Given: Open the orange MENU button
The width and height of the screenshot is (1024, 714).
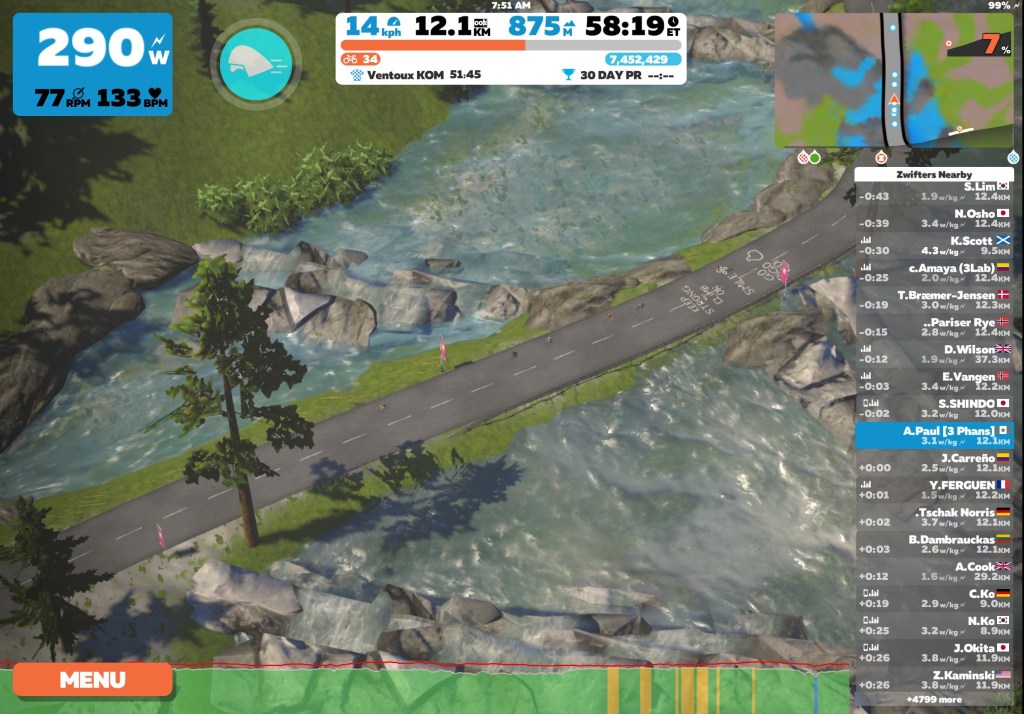Looking at the screenshot, I should pos(92,680).
